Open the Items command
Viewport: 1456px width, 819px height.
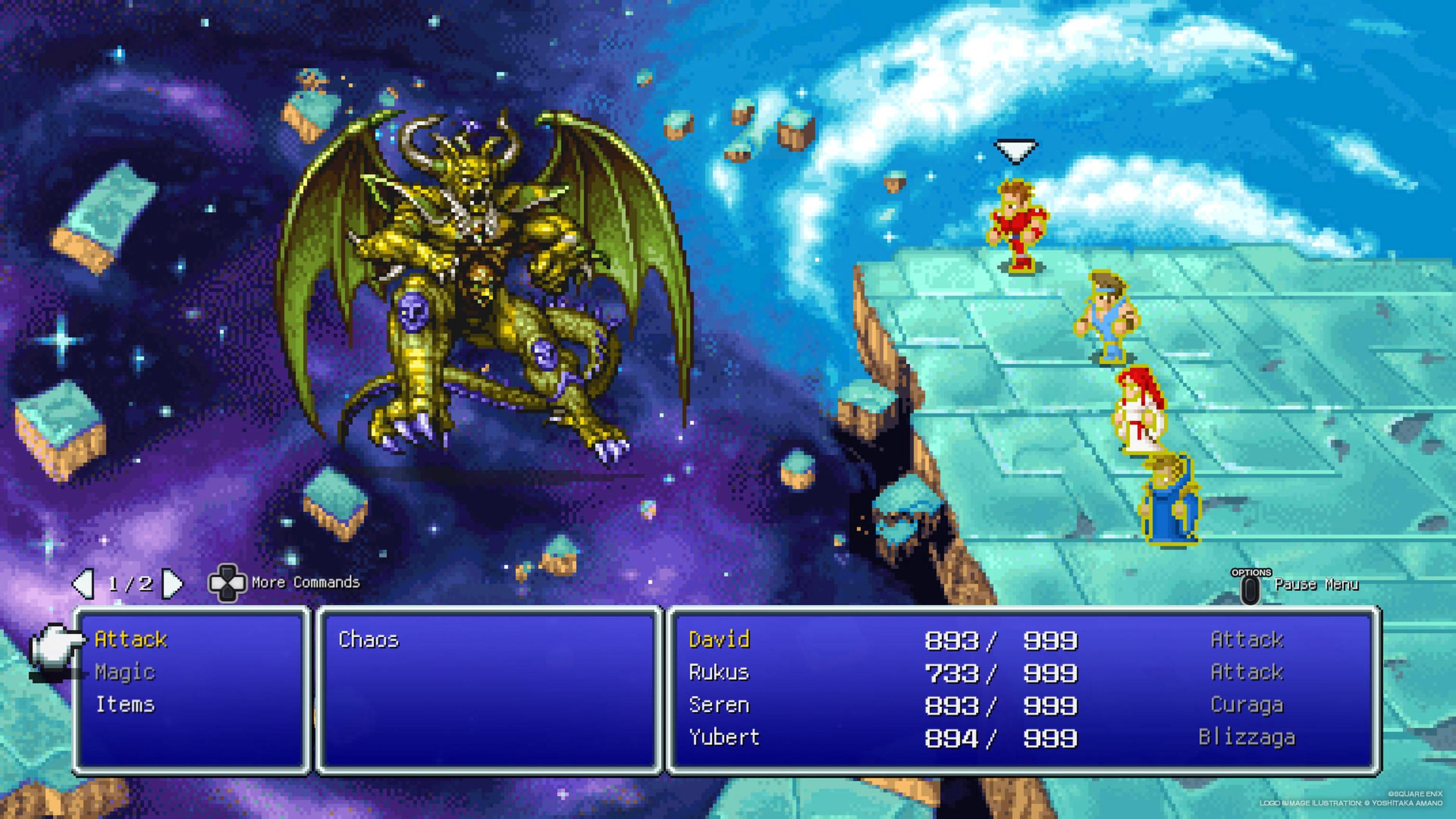[x=125, y=704]
